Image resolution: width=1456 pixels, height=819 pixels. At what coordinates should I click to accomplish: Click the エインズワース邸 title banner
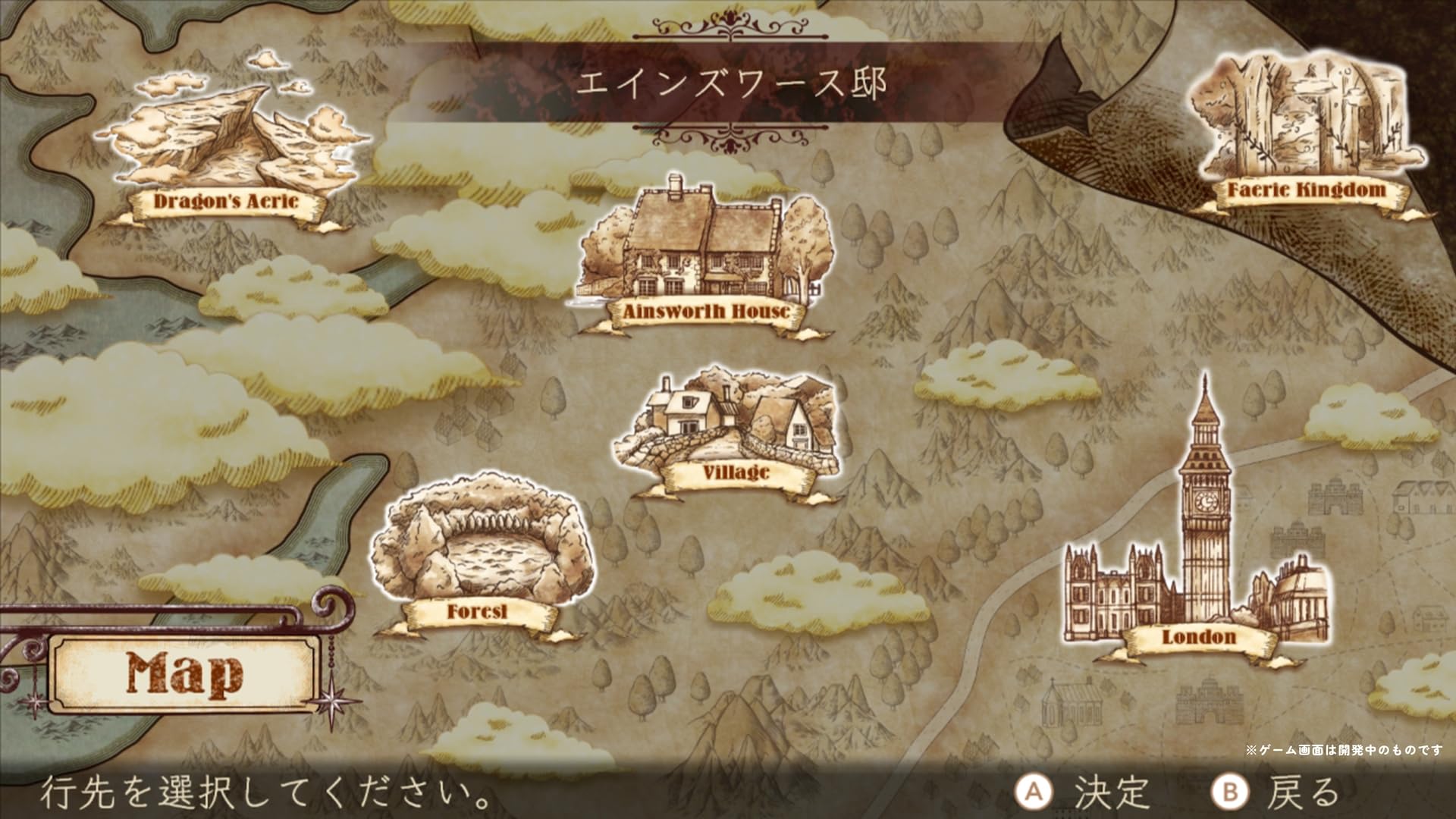click(x=730, y=83)
